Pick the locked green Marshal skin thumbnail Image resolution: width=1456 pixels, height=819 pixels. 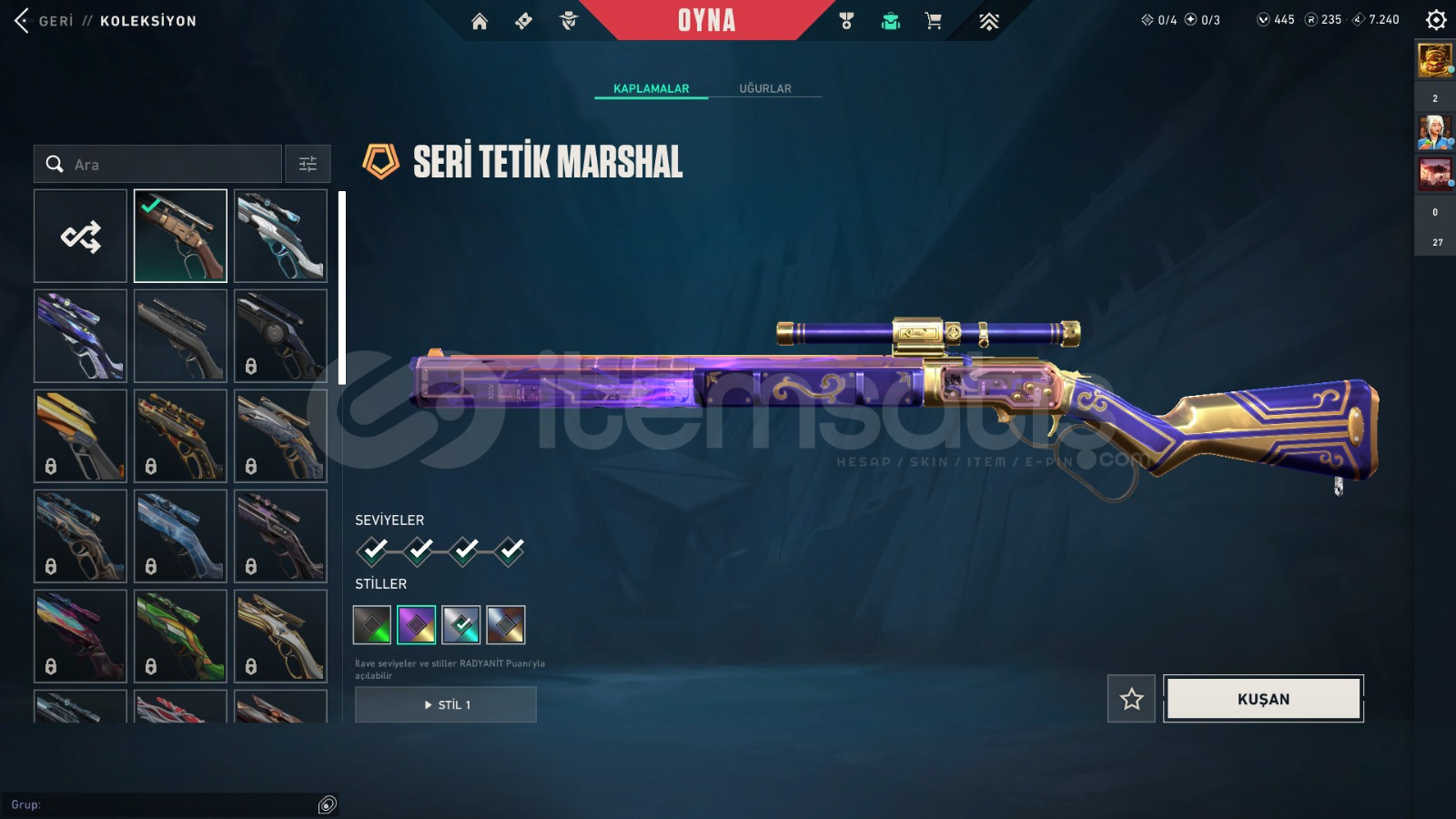(x=180, y=636)
